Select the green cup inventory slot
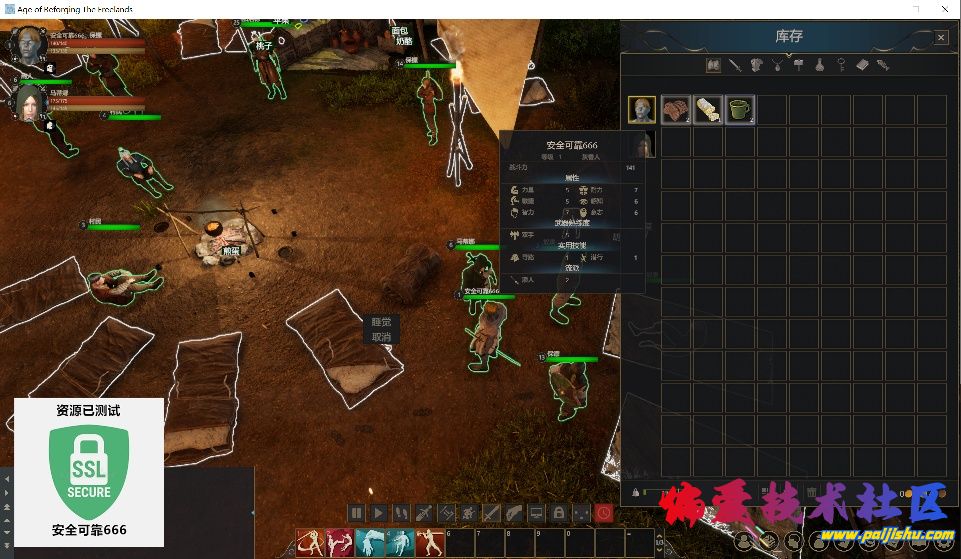Screen dimensions: 961x559 pyautogui.click(x=739, y=109)
